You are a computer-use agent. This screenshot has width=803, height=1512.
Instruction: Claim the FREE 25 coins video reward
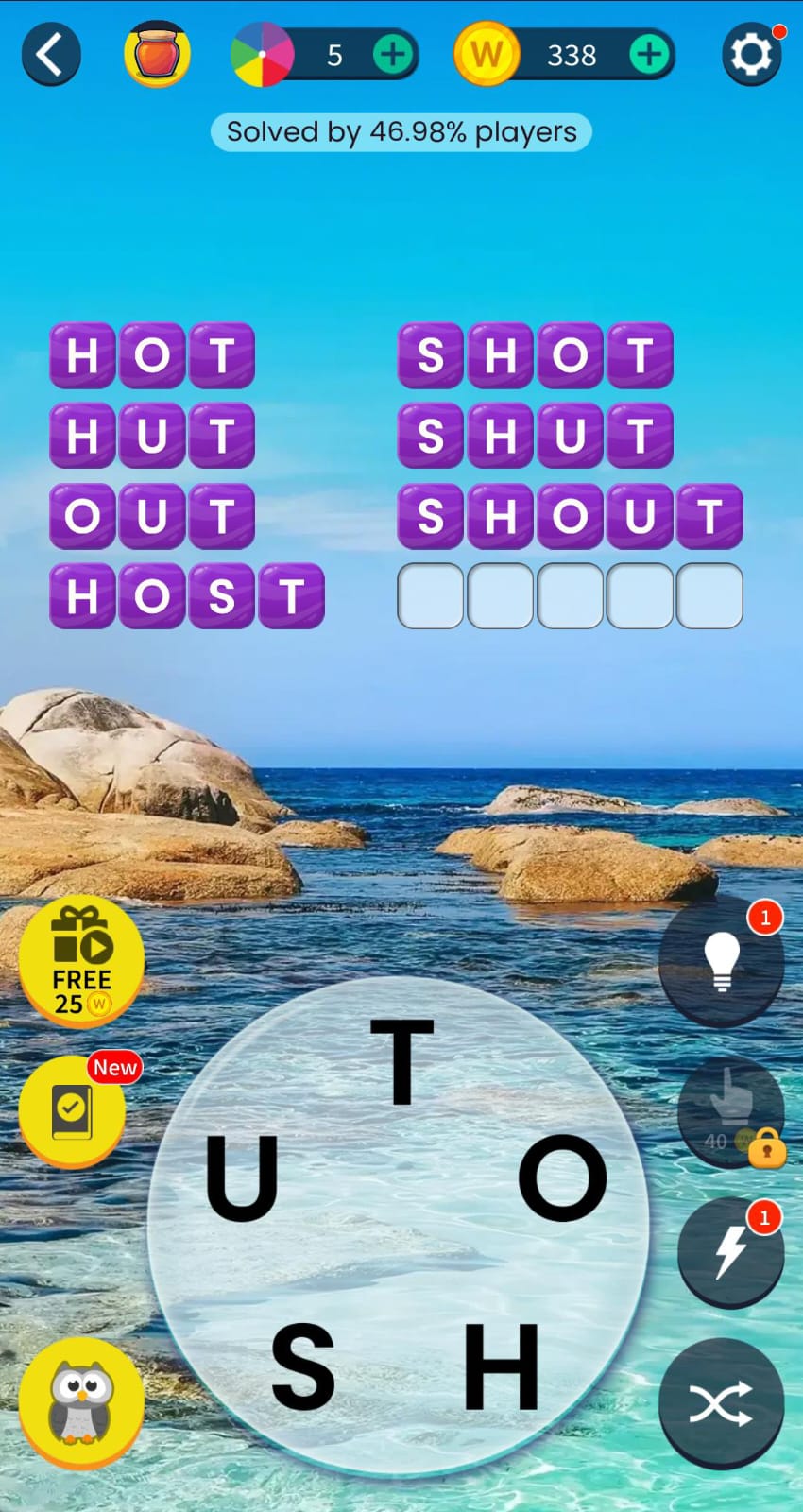pos(81,960)
